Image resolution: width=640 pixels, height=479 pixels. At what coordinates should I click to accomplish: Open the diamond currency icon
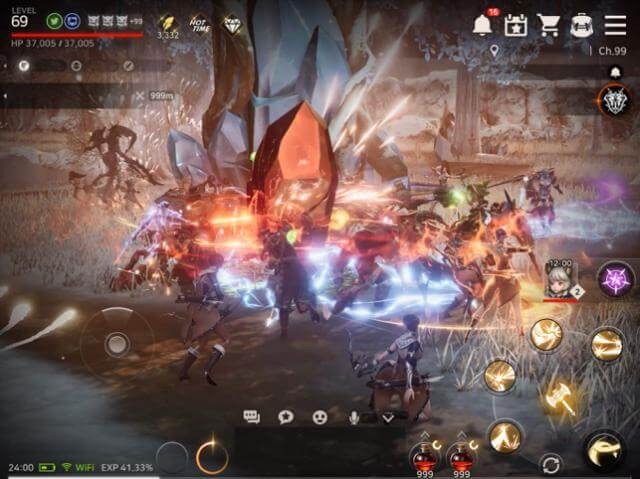coord(232,23)
